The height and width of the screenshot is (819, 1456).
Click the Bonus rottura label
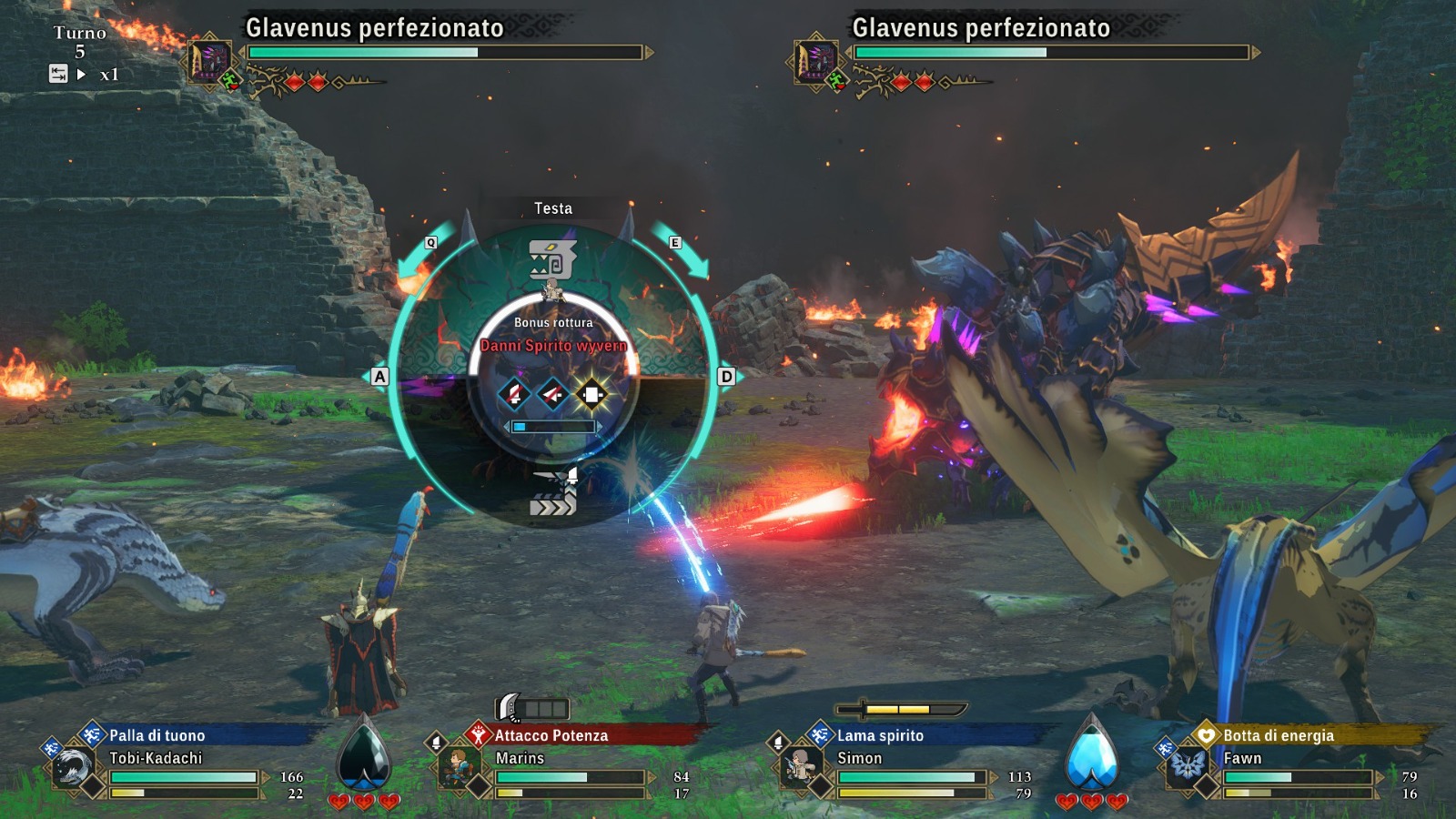[x=552, y=323]
